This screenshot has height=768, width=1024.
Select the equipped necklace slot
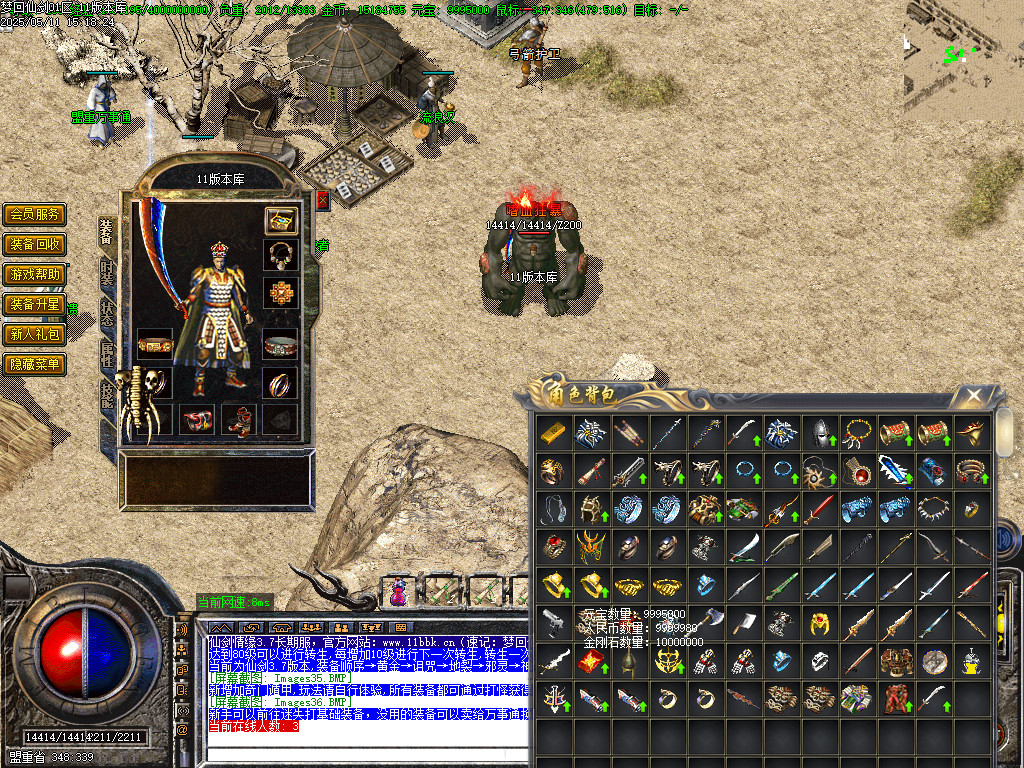280,255
